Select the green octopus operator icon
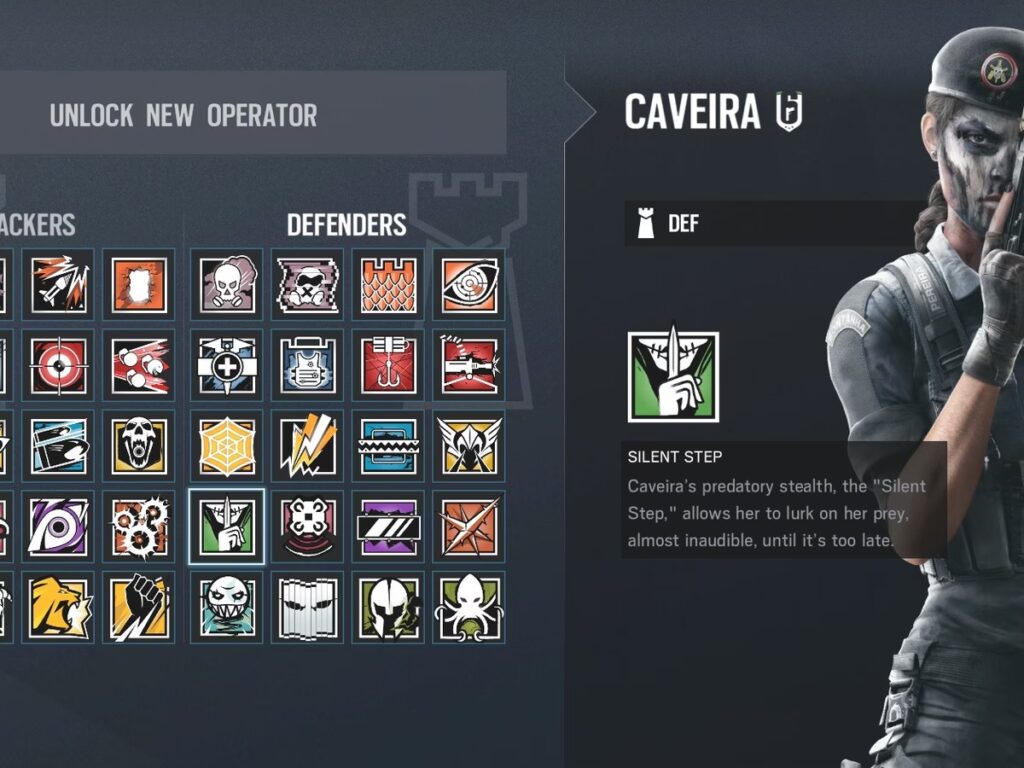 [x=468, y=606]
